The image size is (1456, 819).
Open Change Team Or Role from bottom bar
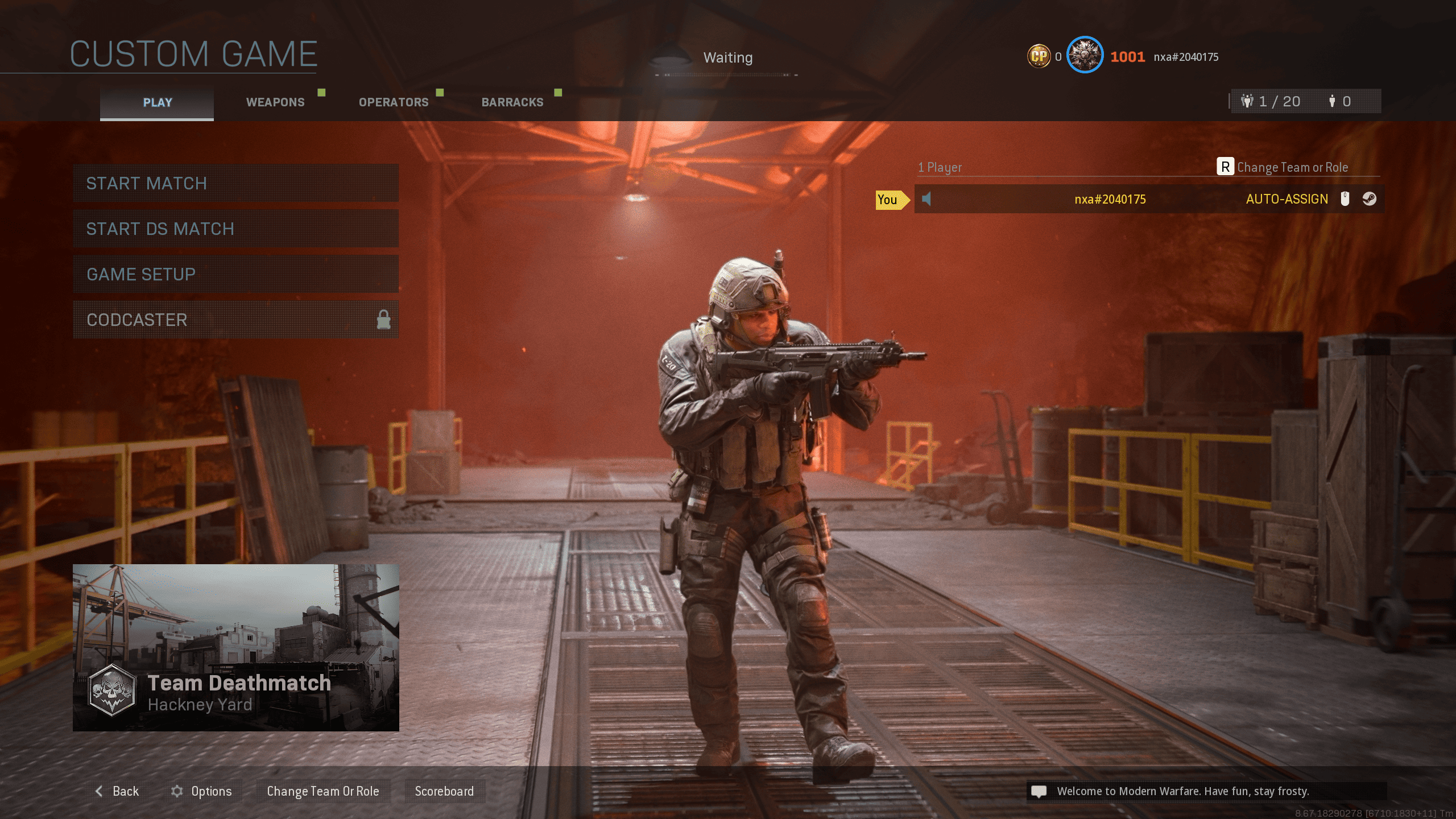(x=323, y=791)
